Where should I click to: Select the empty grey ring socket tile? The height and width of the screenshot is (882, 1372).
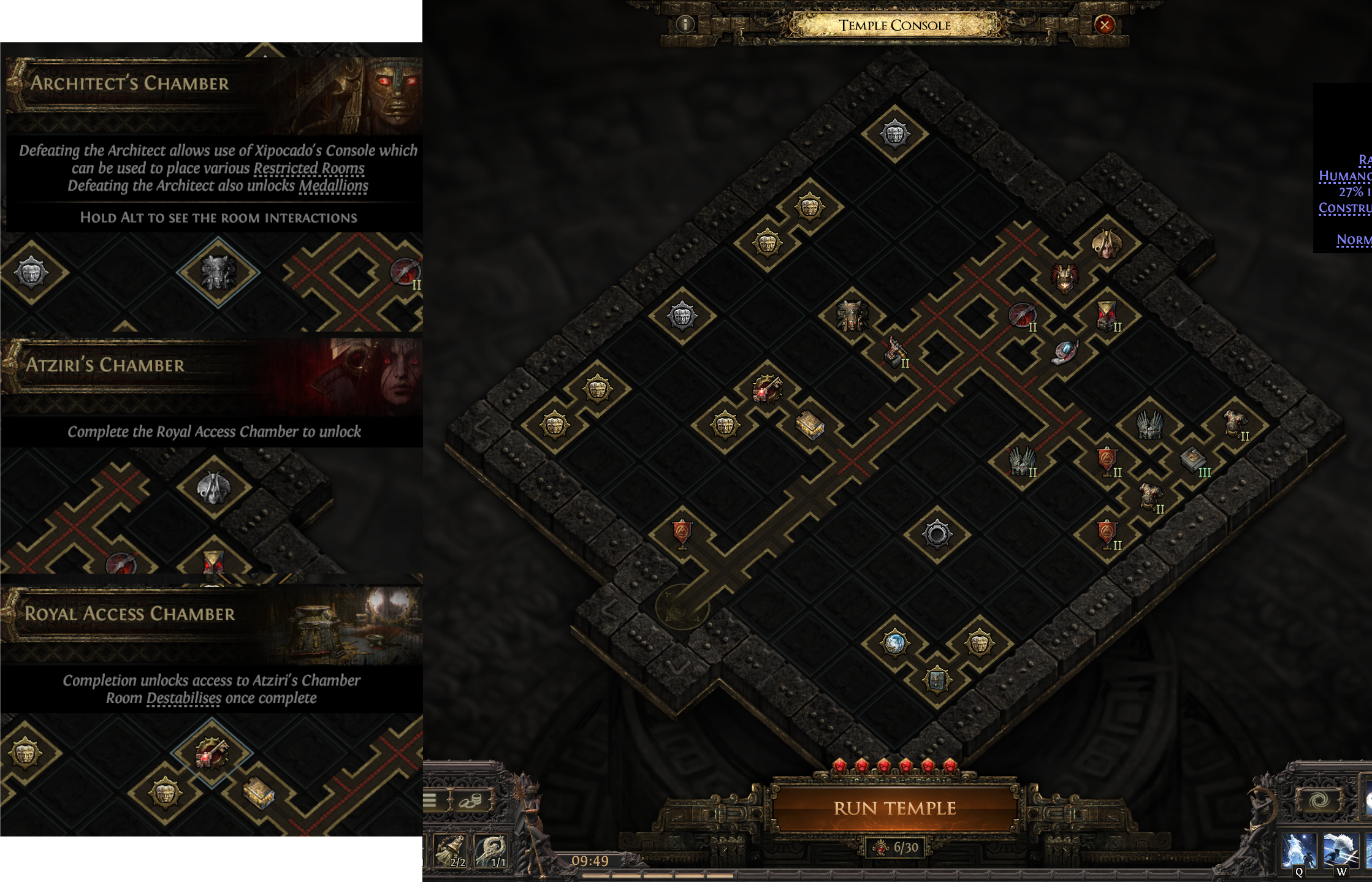tap(937, 534)
